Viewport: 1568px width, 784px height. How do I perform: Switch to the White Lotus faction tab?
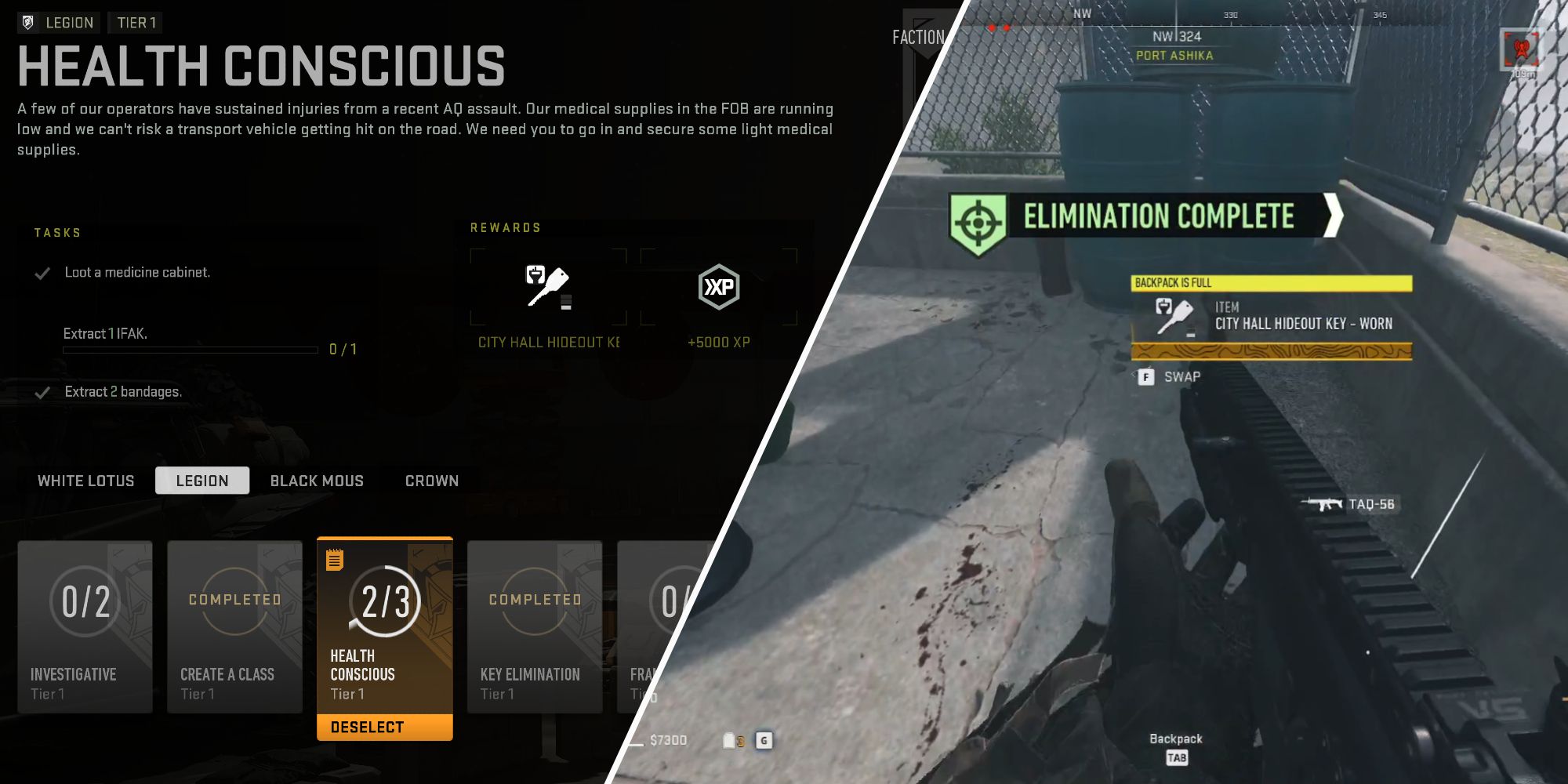click(x=85, y=480)
